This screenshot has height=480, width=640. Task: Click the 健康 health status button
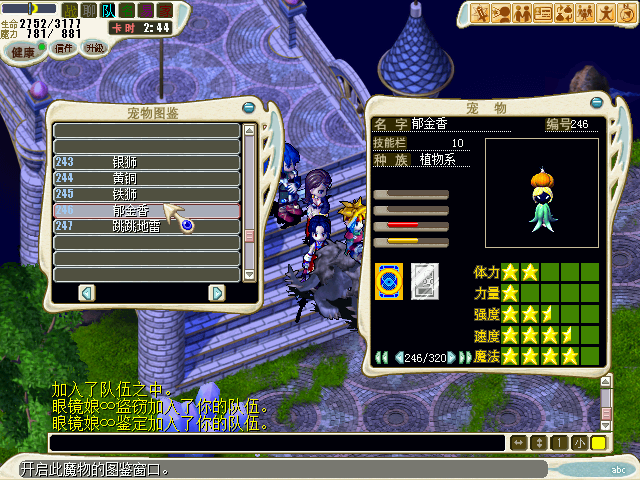[23, 50]
